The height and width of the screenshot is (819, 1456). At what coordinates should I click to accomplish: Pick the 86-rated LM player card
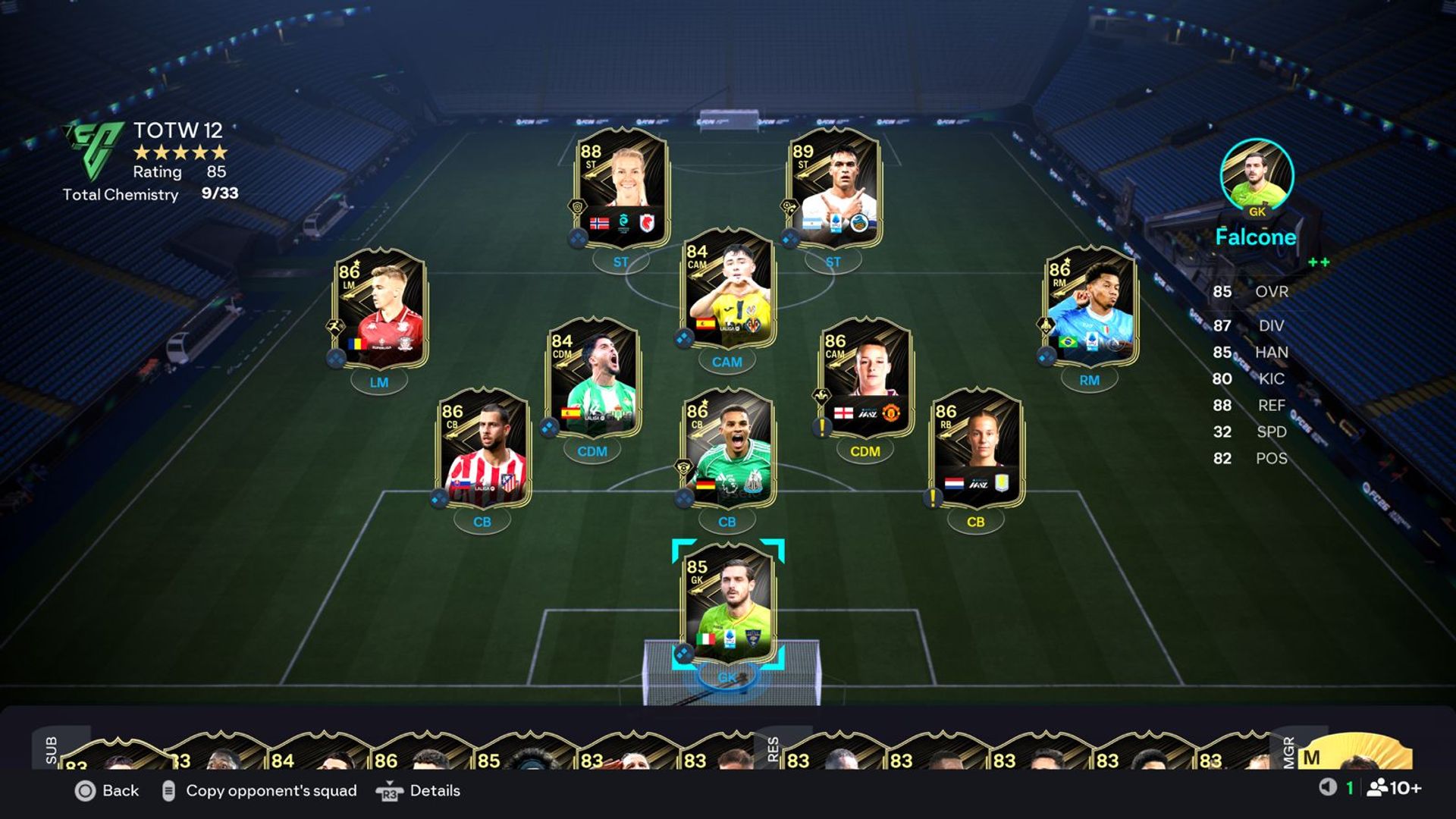pos(380,307)
